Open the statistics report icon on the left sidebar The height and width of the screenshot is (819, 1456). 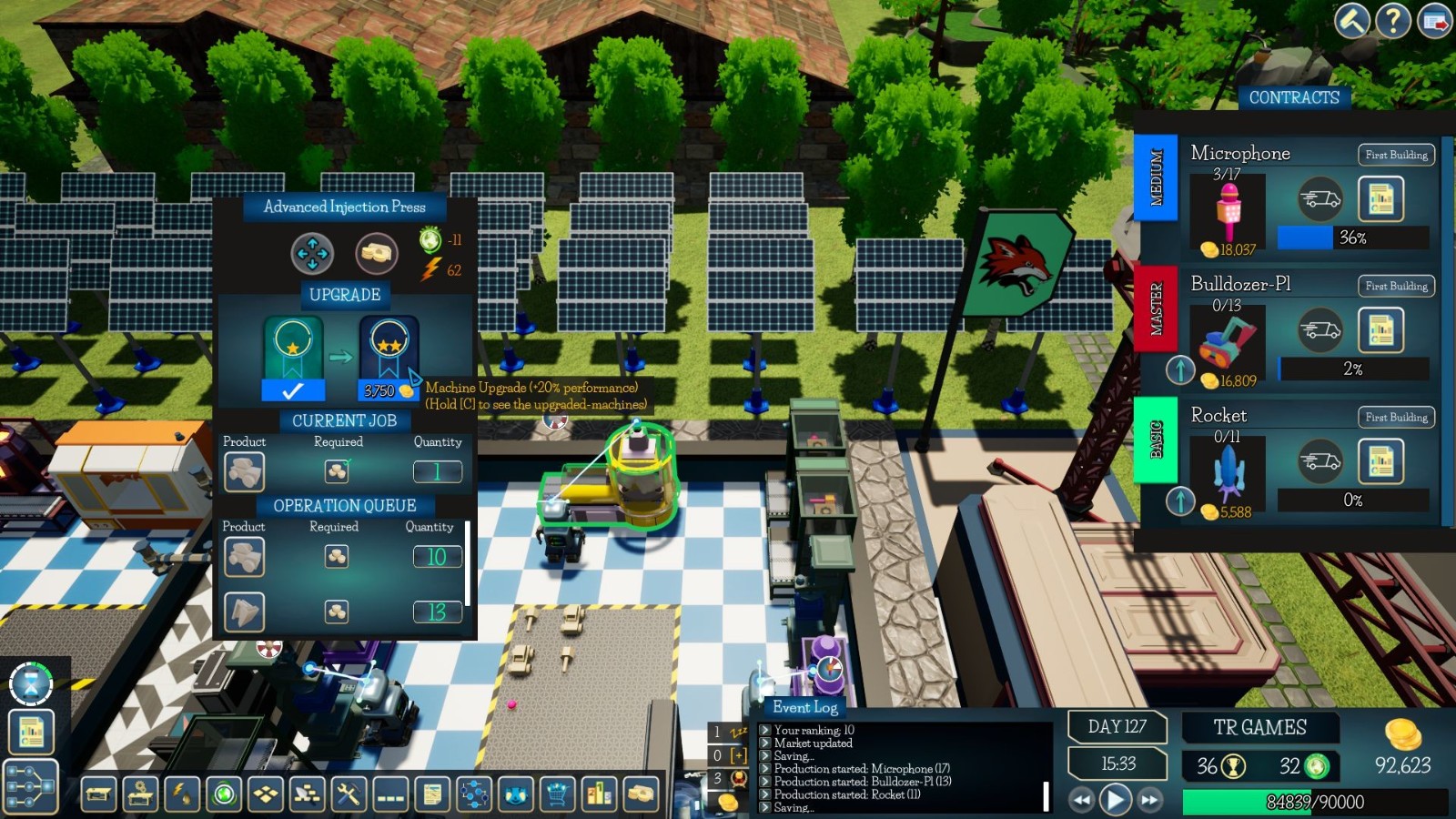point(30,731)
